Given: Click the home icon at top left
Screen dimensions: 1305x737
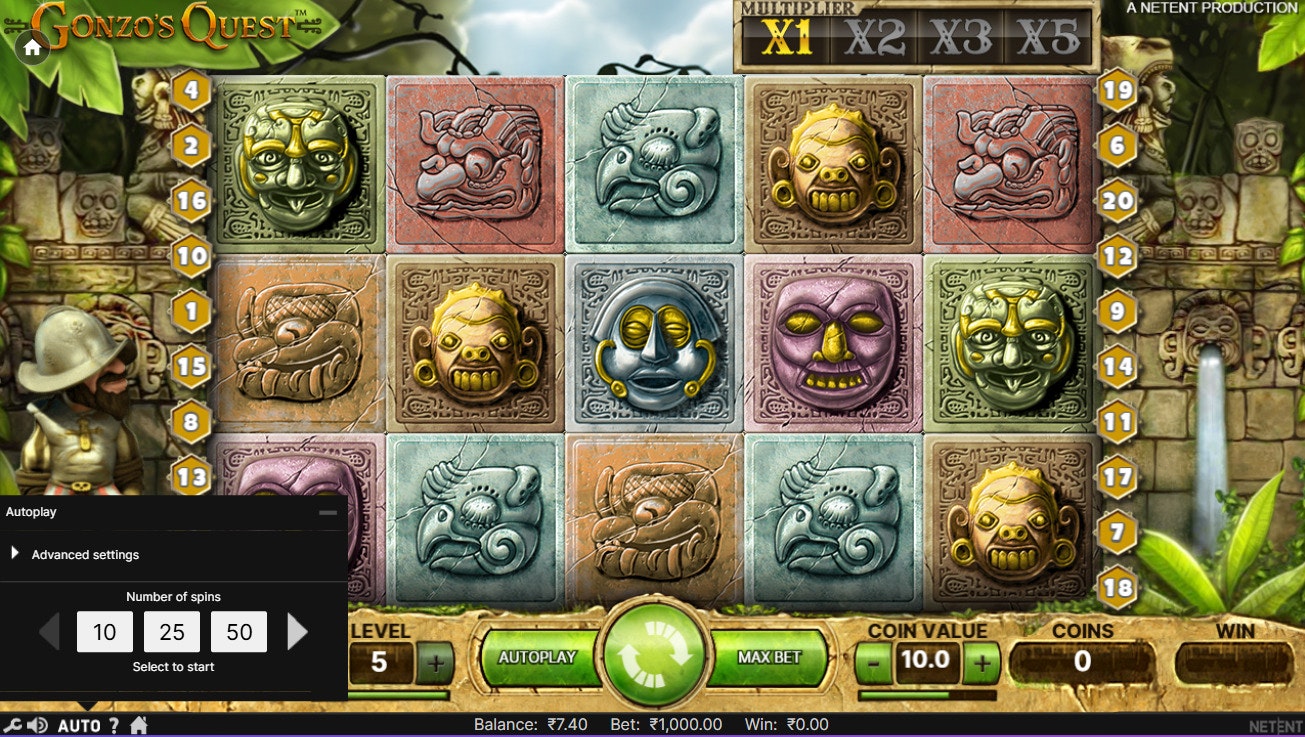Looking at the screenshot, I should pos(34,46).
